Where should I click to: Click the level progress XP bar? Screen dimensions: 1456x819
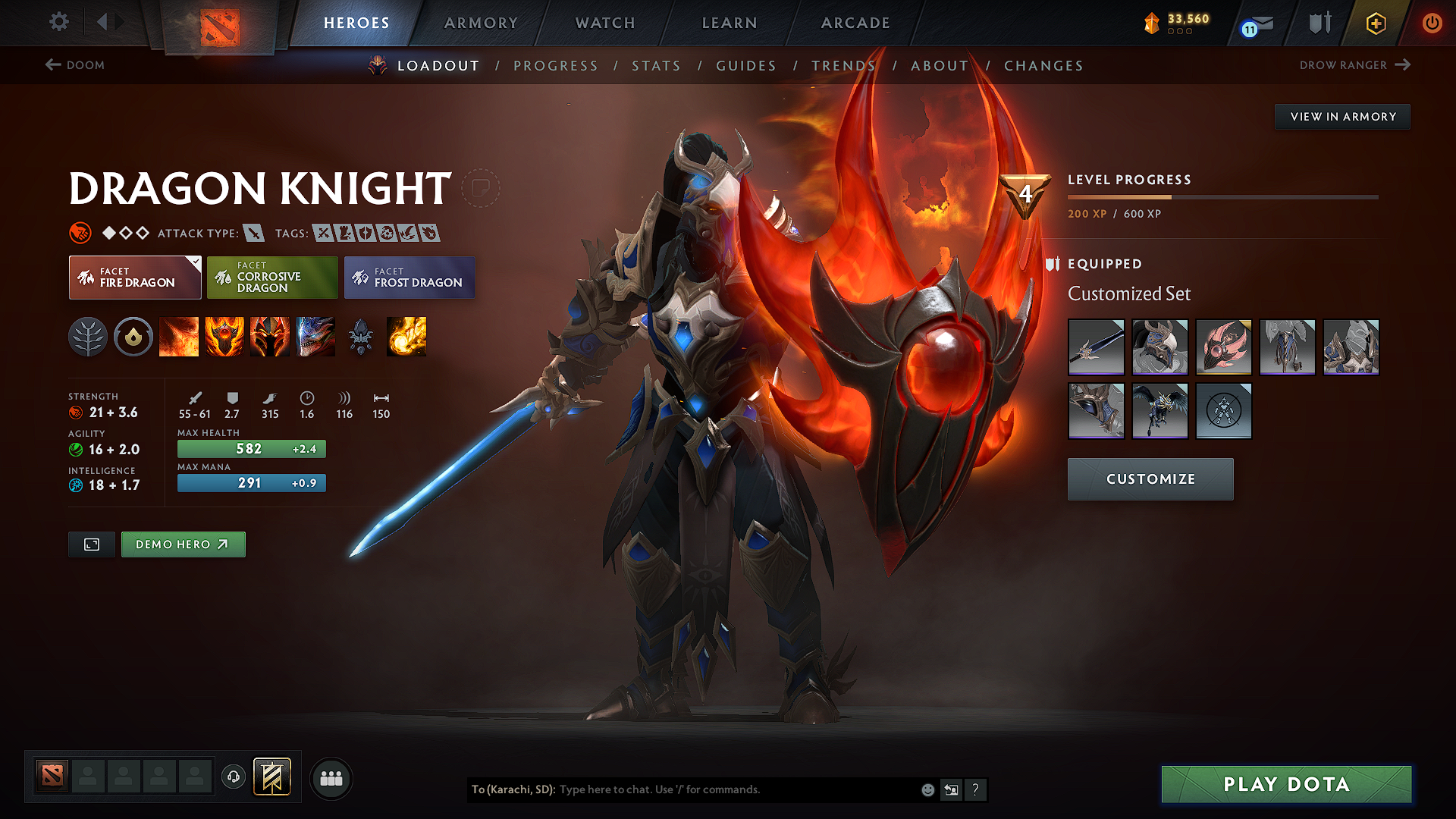point(1222,196)
